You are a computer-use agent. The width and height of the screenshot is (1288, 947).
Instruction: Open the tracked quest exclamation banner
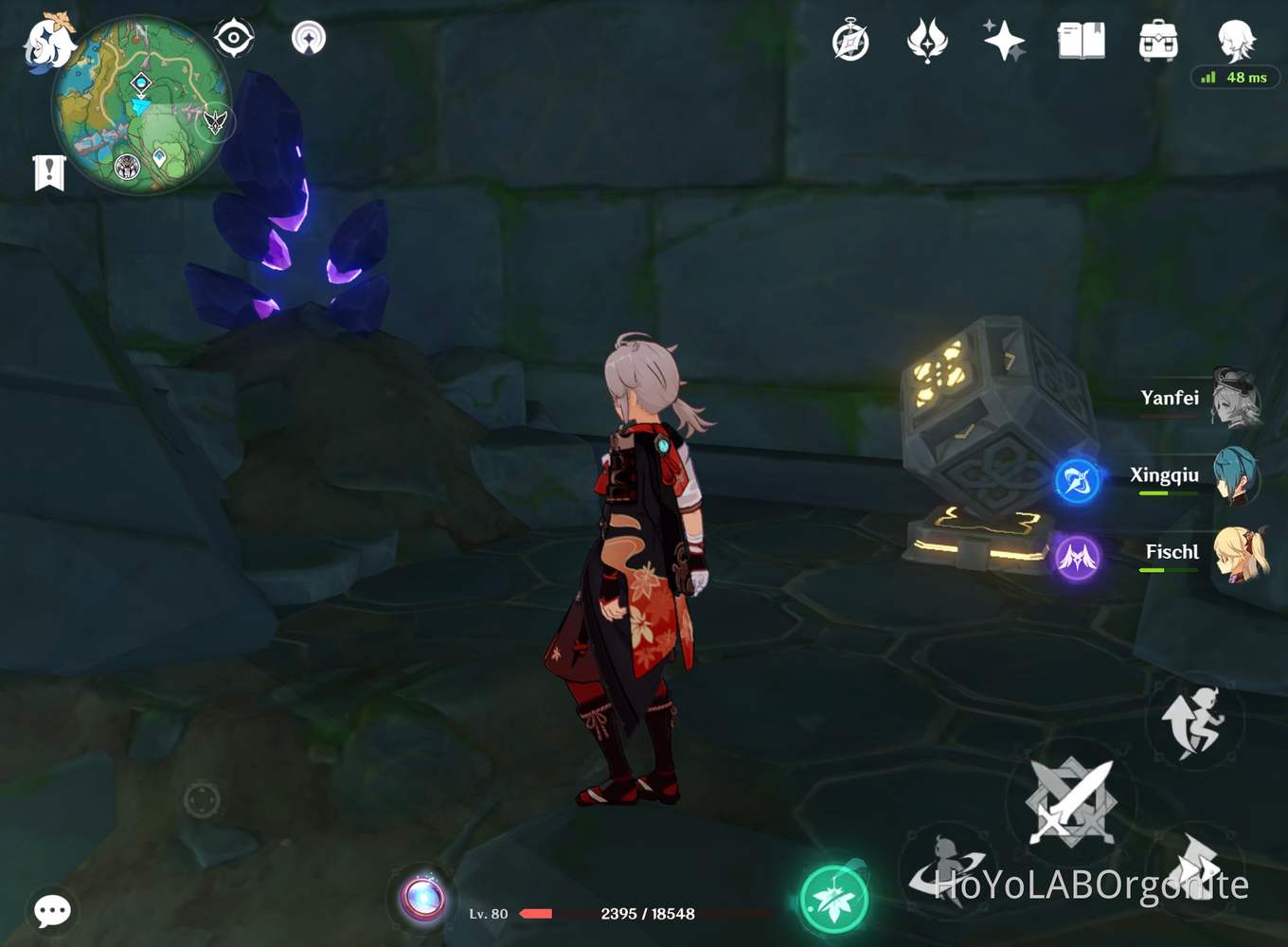tap(47, 171)
